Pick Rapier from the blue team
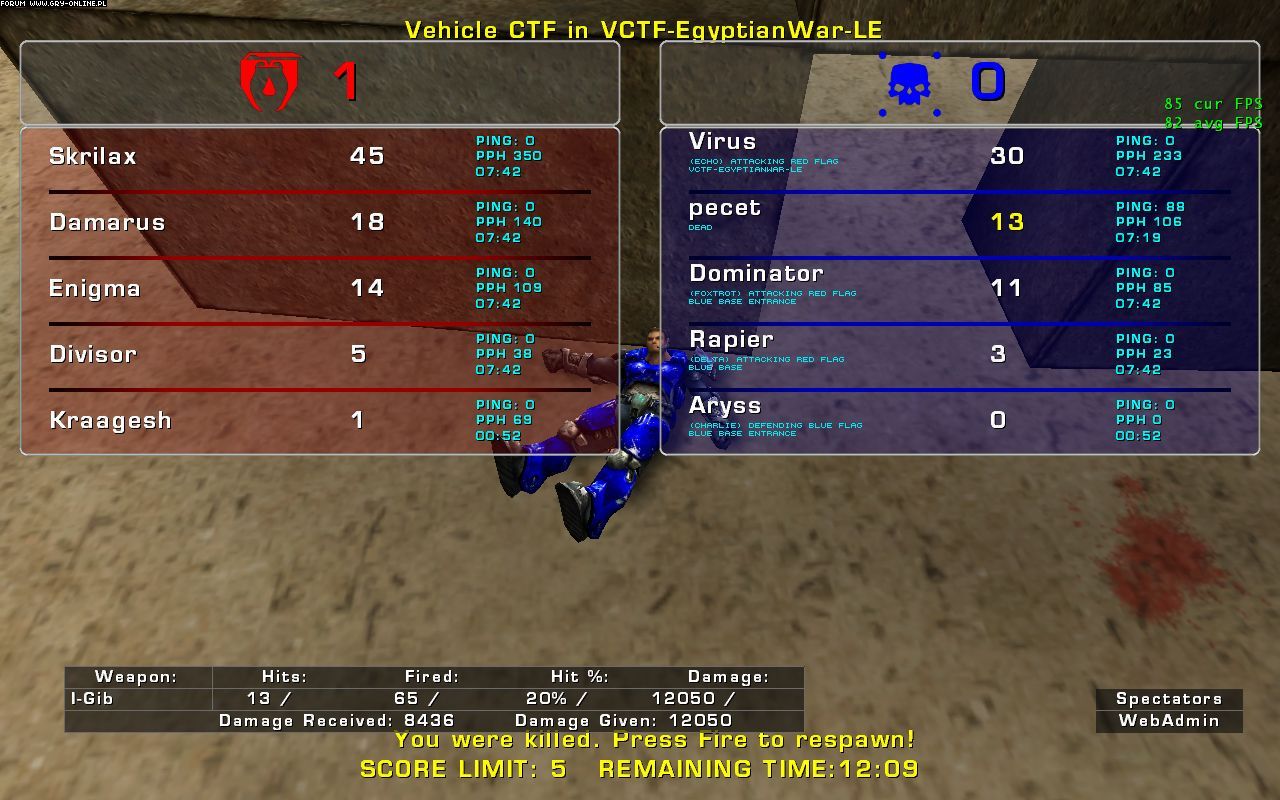Viewport: 1280px width, 800px height. 731,340
